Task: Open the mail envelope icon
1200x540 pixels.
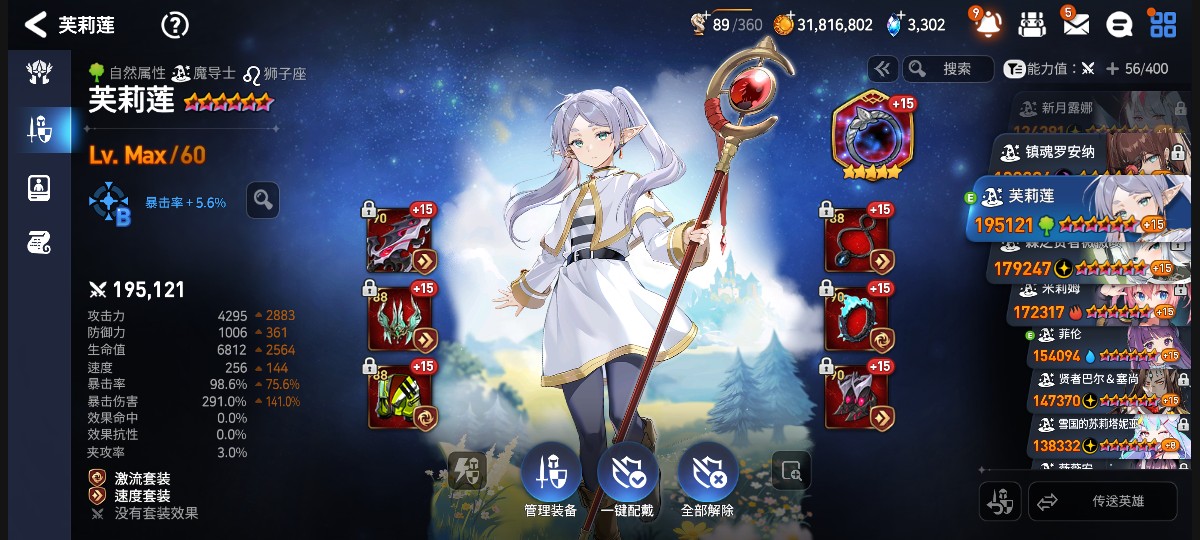Action: tap(1075, 24)
